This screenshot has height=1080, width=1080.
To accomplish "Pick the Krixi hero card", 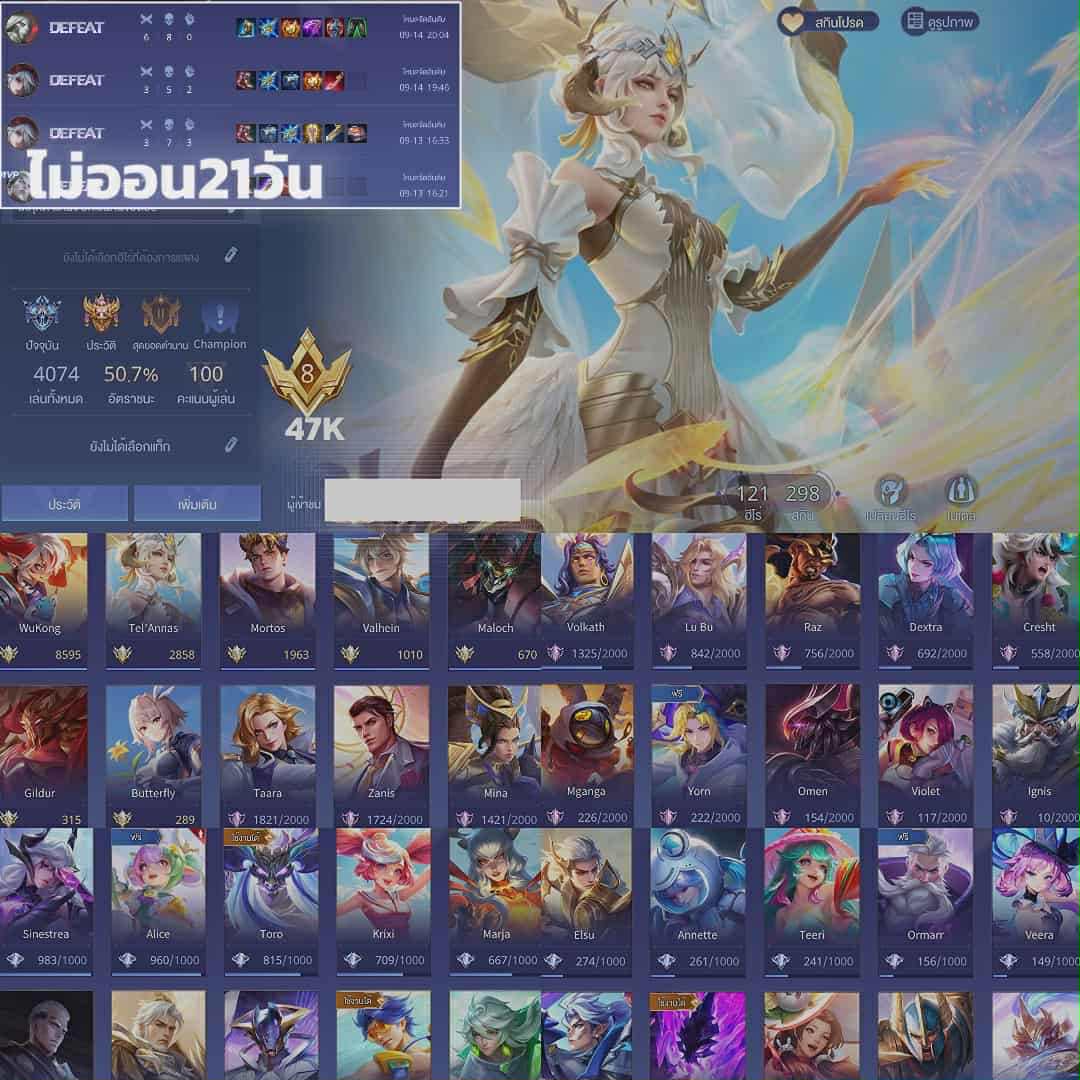I will click(381, 900).
